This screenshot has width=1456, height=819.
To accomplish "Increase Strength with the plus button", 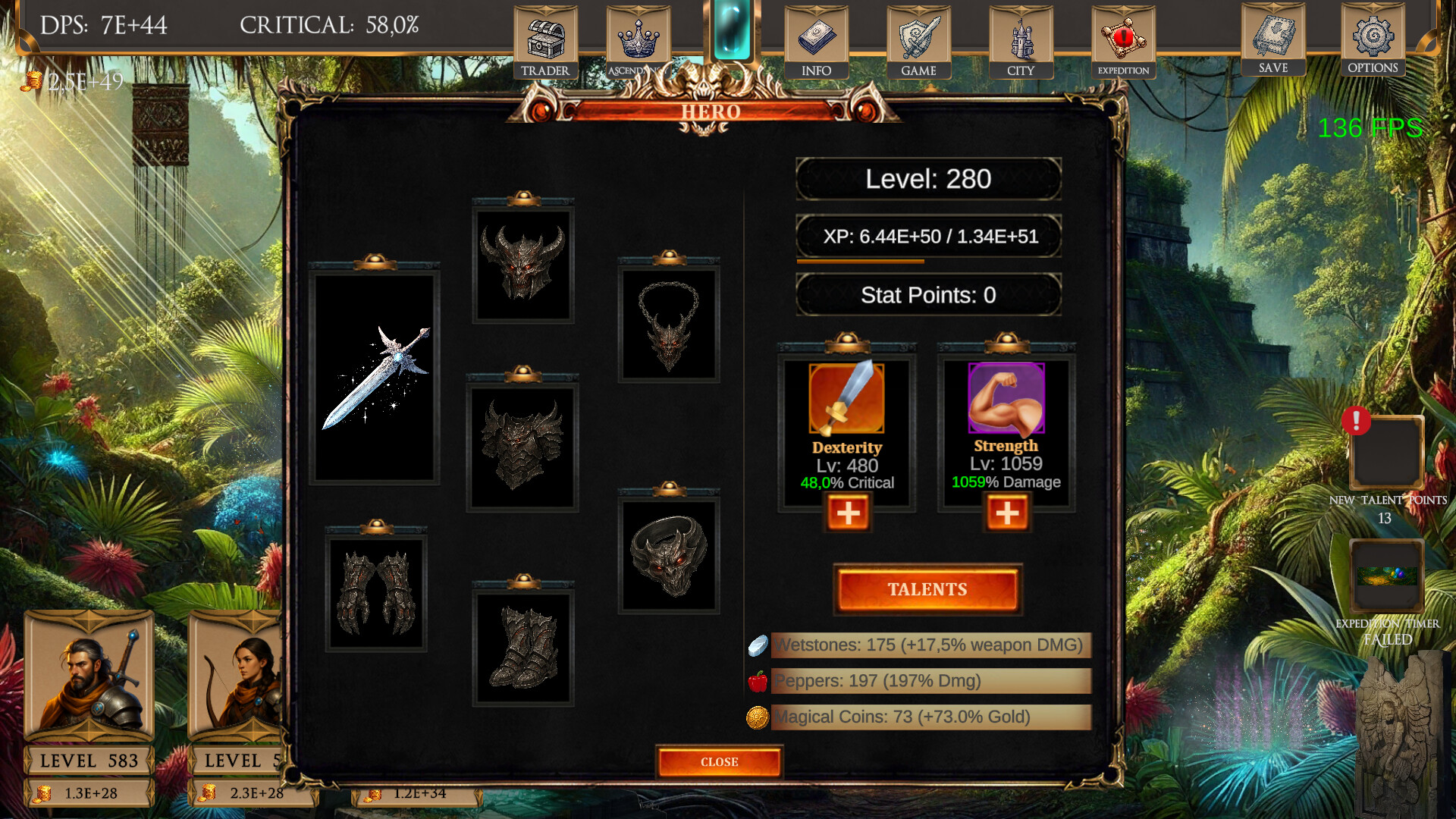I will click(1007, 513).
